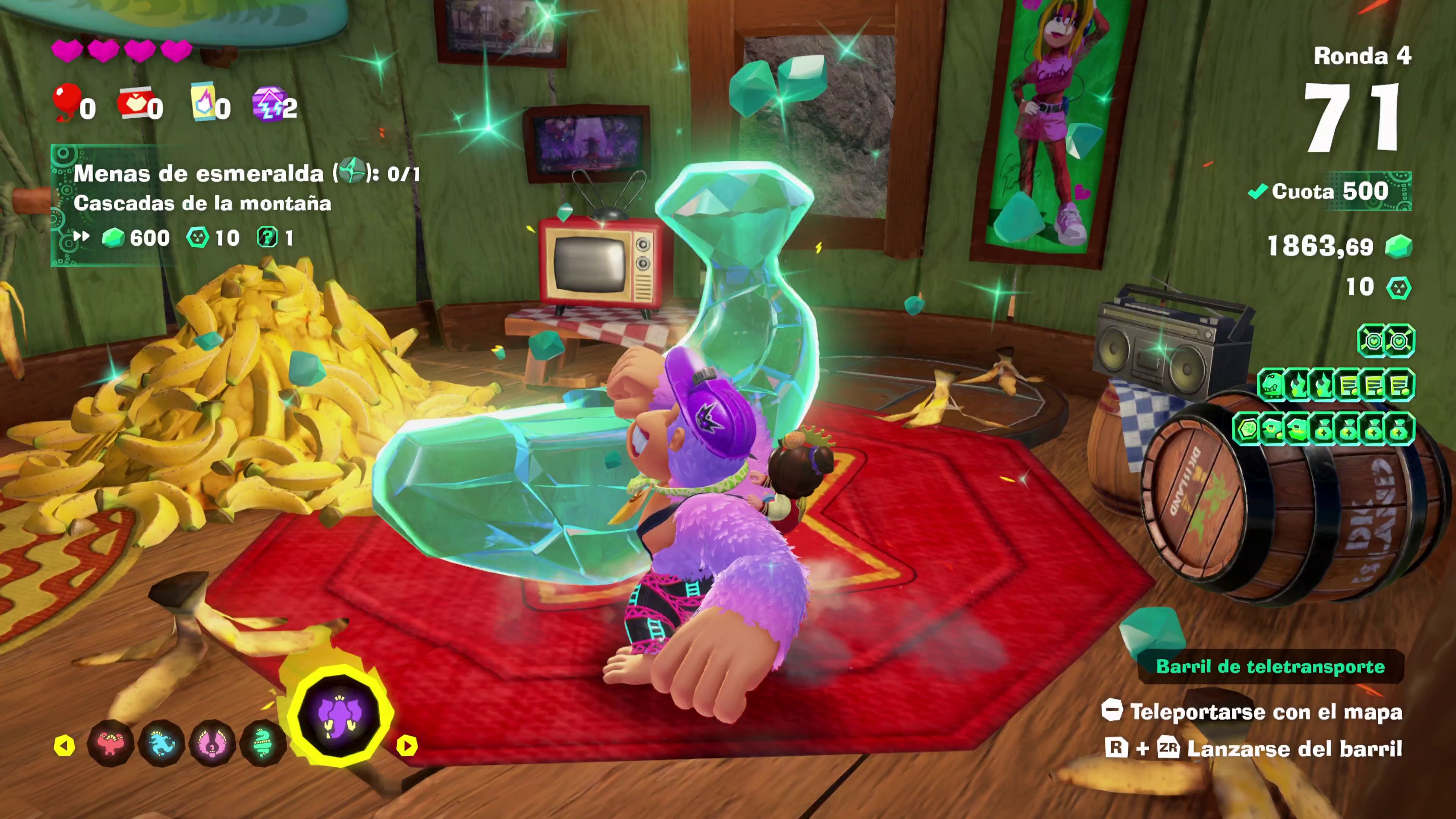Inspect the green cracked hexagon perk icon

(1246, 430)
